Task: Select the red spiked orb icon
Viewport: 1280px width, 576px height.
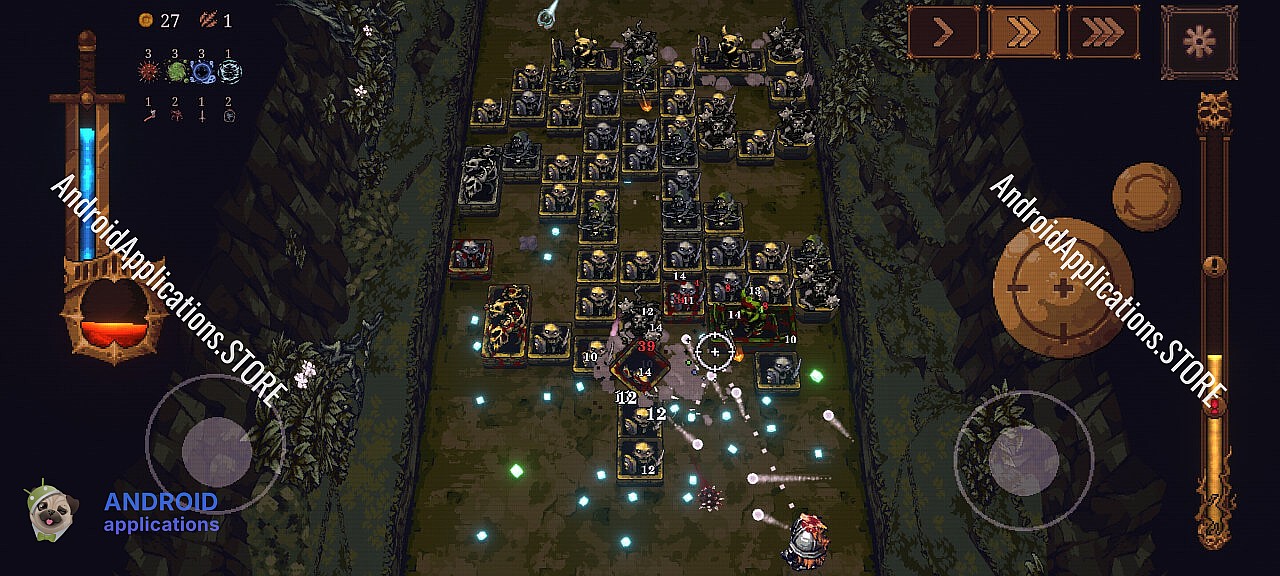Action: coord(149,72)
